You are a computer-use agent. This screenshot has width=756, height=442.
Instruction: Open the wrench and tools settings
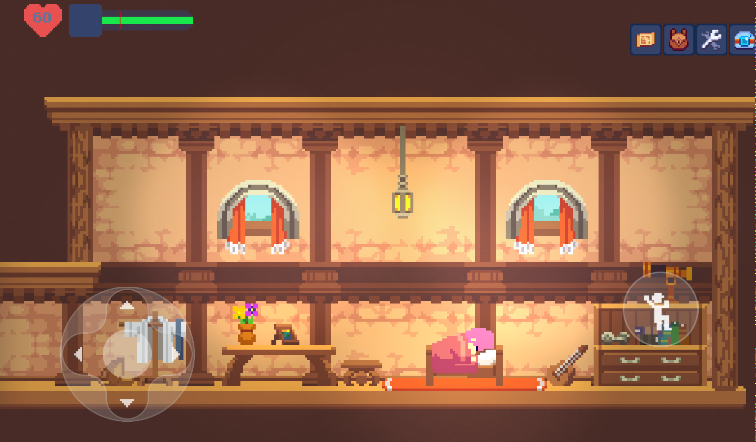(711, 40)
